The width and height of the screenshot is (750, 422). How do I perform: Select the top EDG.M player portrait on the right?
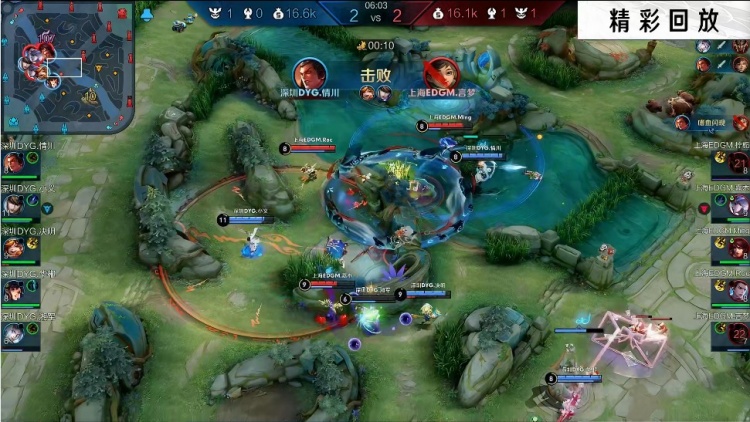(738, 162)
